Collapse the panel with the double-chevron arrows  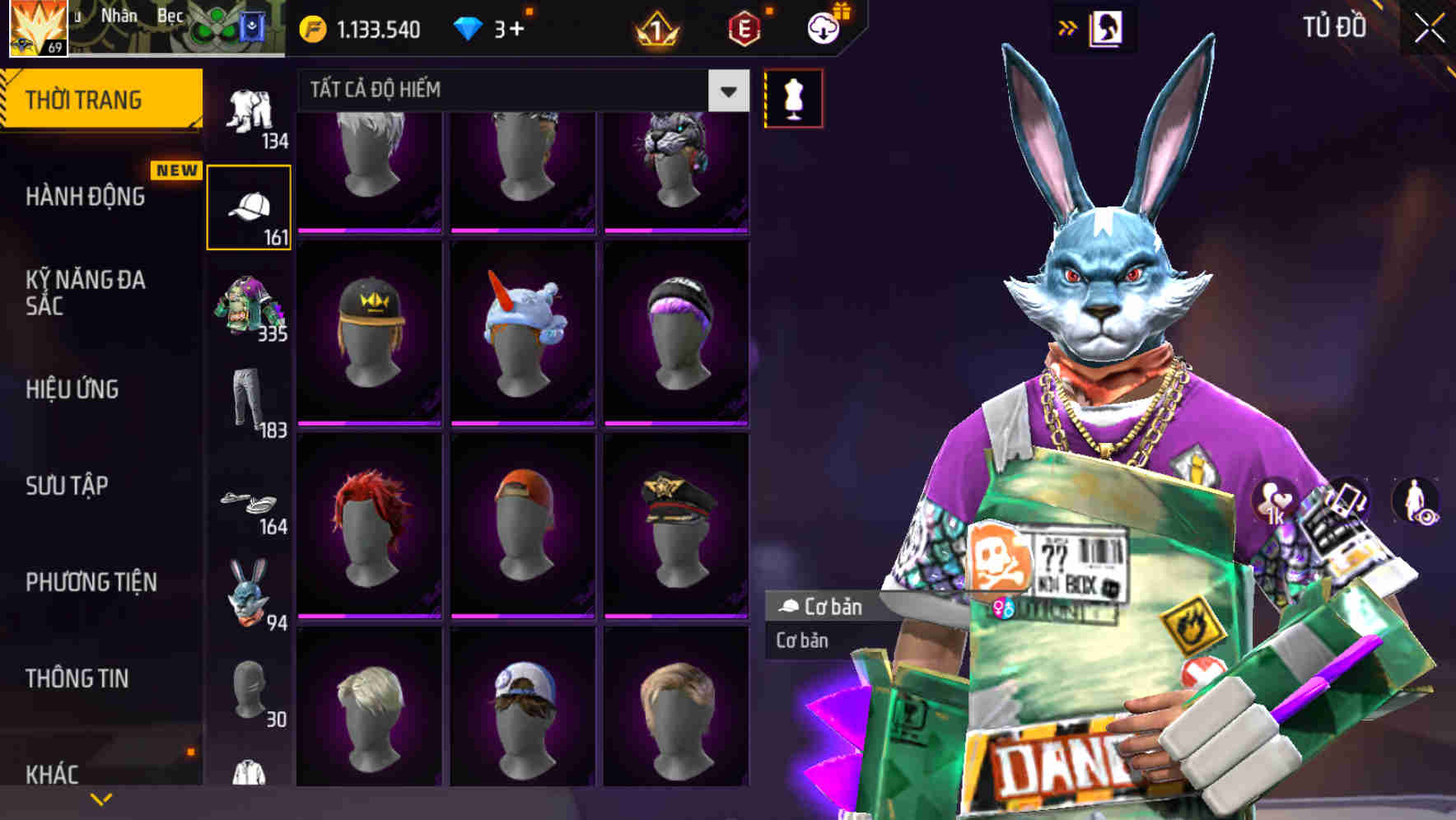(x=1068, y=26)
